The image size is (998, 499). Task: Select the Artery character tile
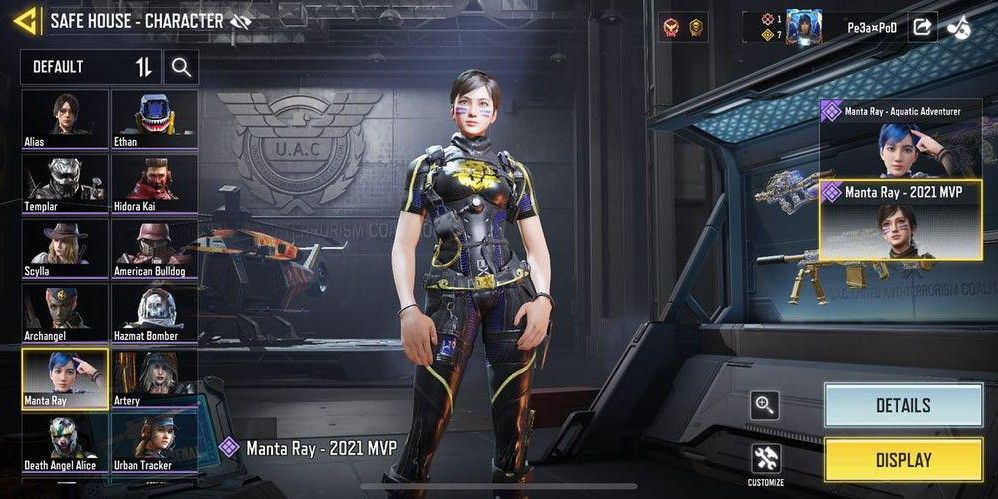pos(154,379)
